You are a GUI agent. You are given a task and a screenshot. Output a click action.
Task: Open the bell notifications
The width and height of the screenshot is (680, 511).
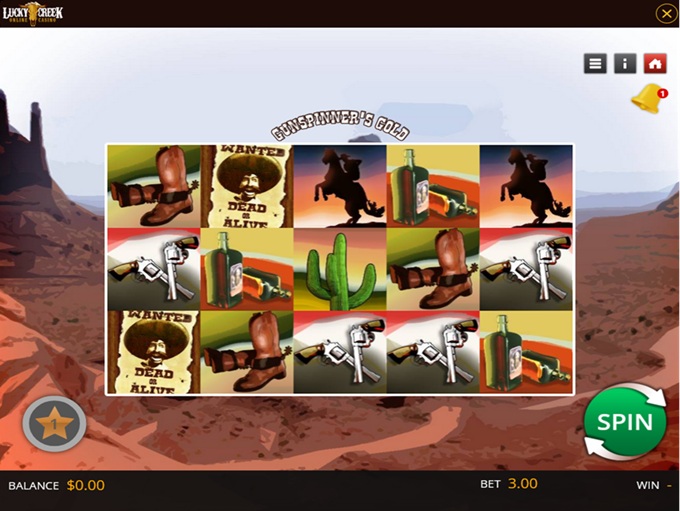coord(647,99)
